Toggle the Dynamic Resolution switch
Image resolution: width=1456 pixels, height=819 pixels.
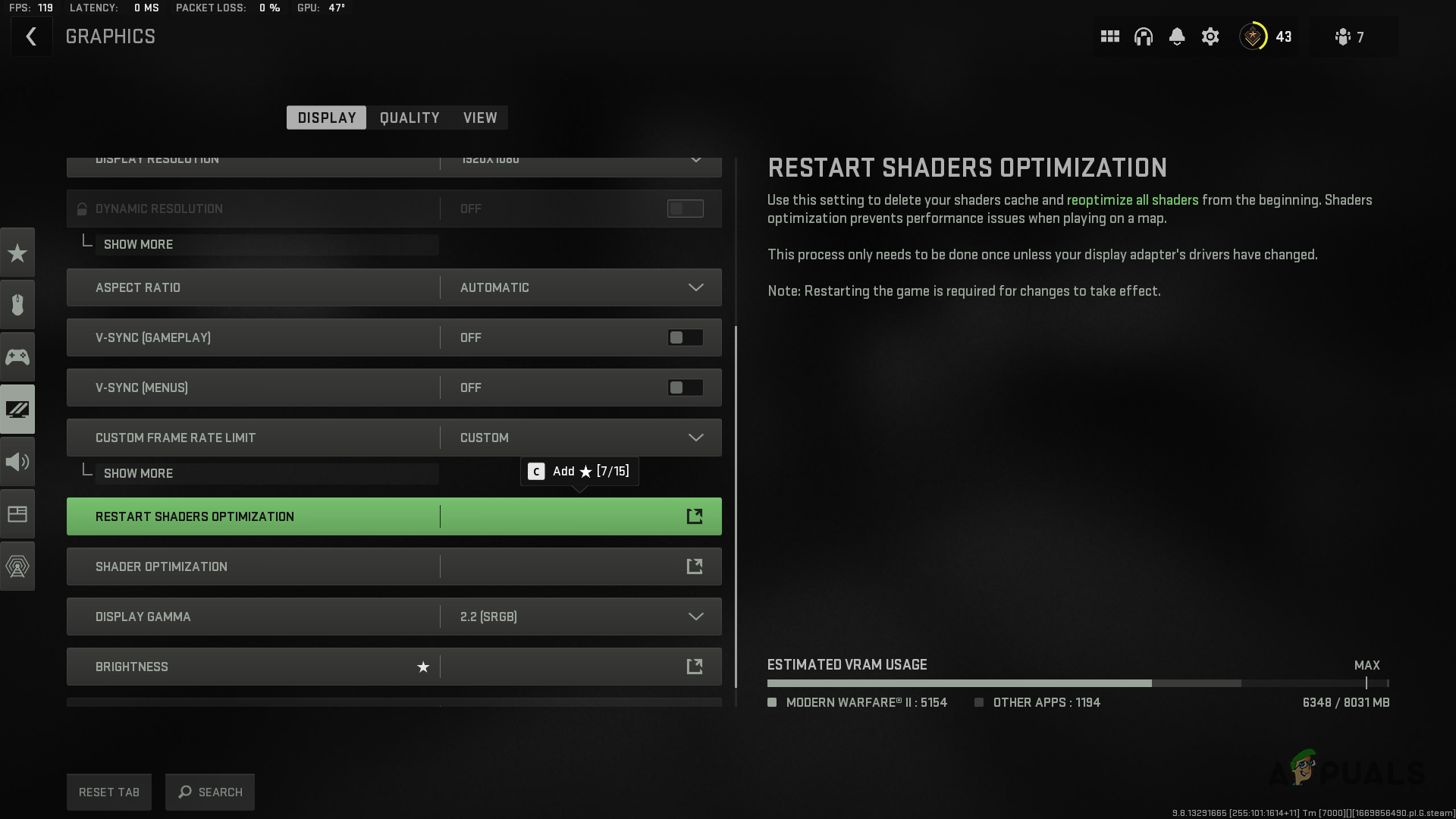[x=684, y=209]
